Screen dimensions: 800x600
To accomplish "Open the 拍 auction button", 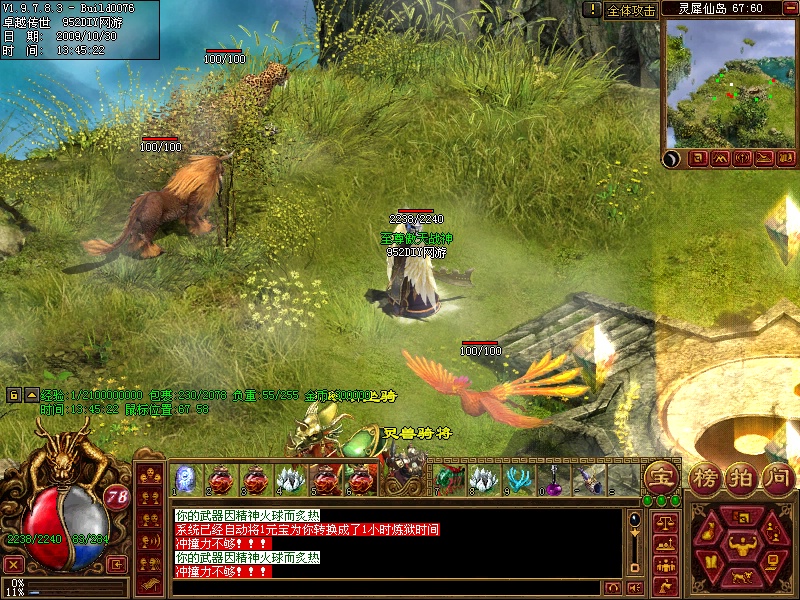I will click(x=741, y=479).
